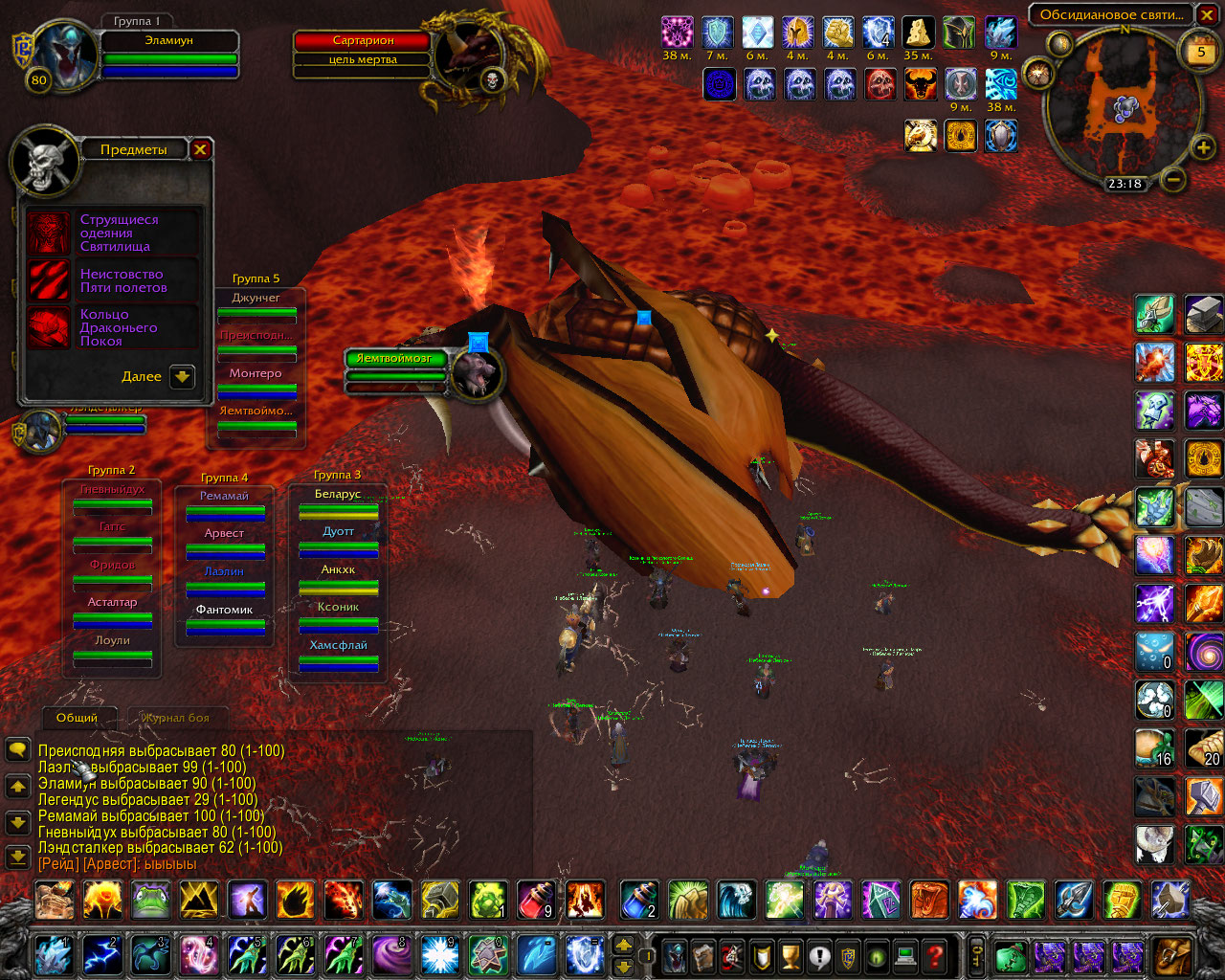
Task: Use the red potion with 9 charges
Action: click(536, 901)
